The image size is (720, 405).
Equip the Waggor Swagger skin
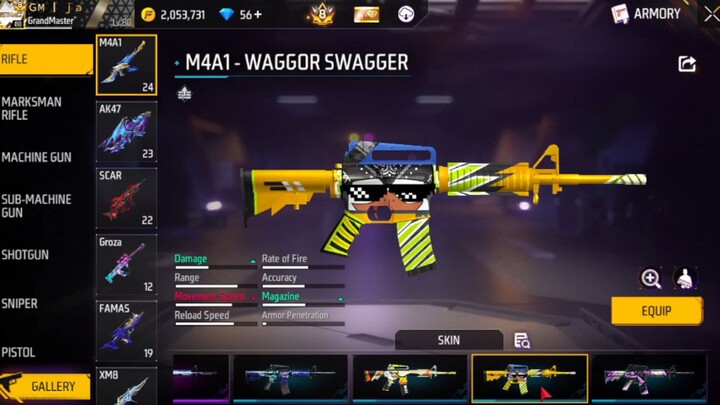(x=656, y=311)
